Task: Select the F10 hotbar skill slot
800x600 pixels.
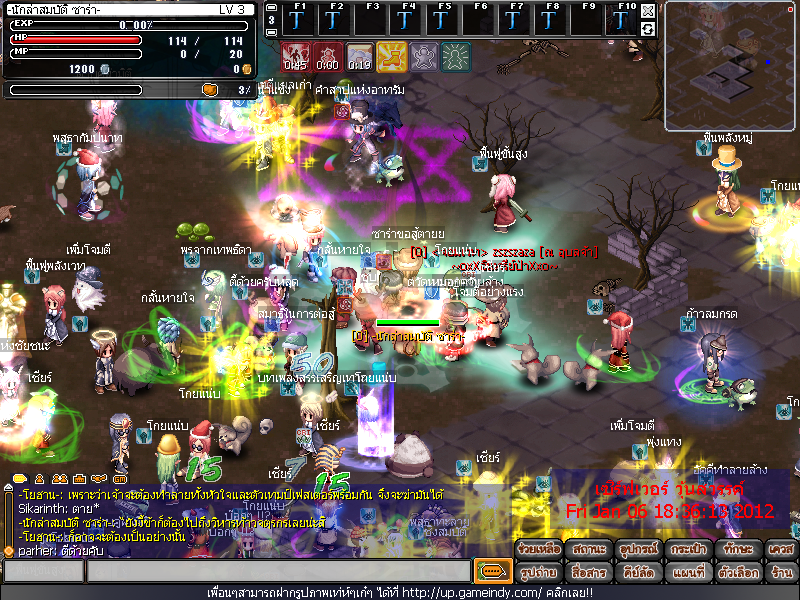Action: 623,19
